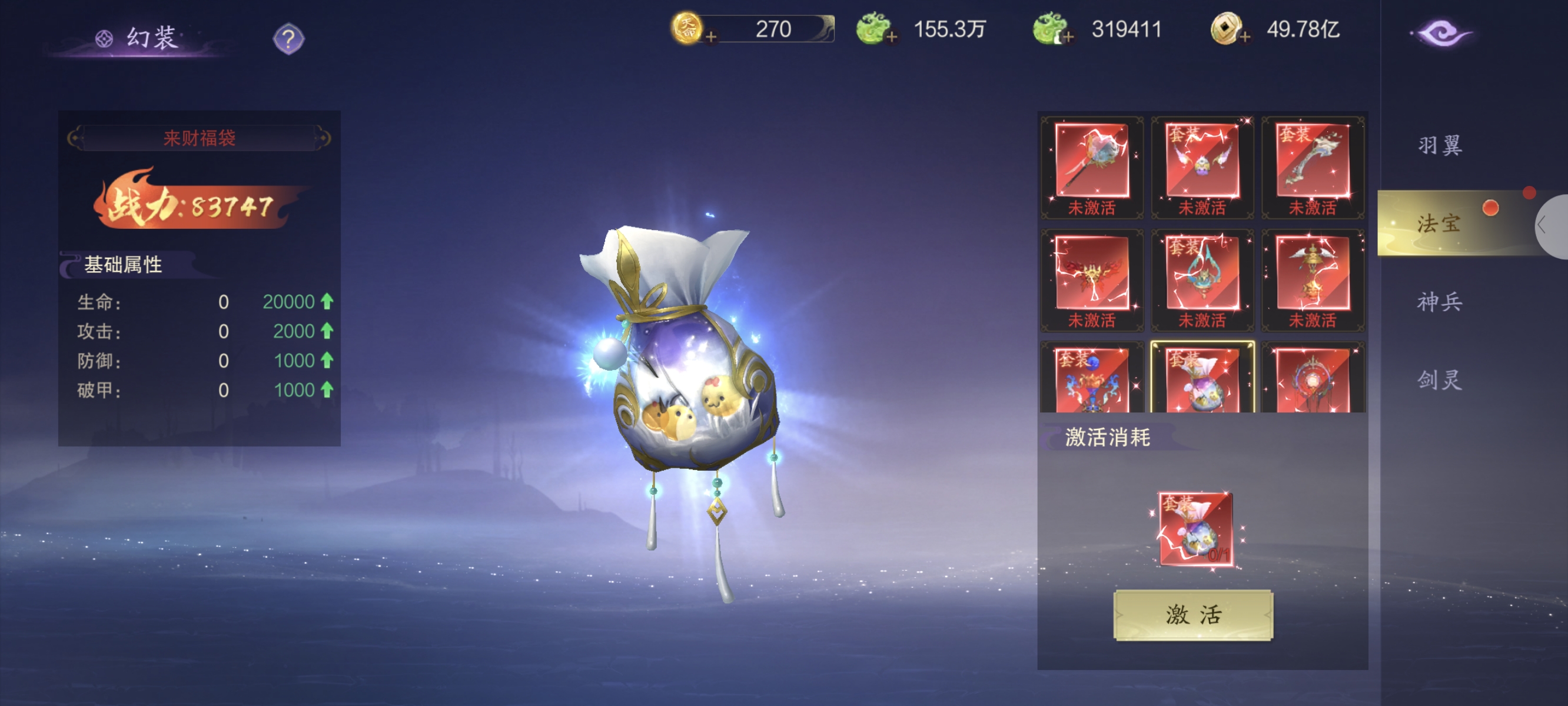The width and height of the screenshot is (1568, 706).
Task: Choose the winged egg creature treasure
Action: pyautogui.click(x=1202, y=161)
